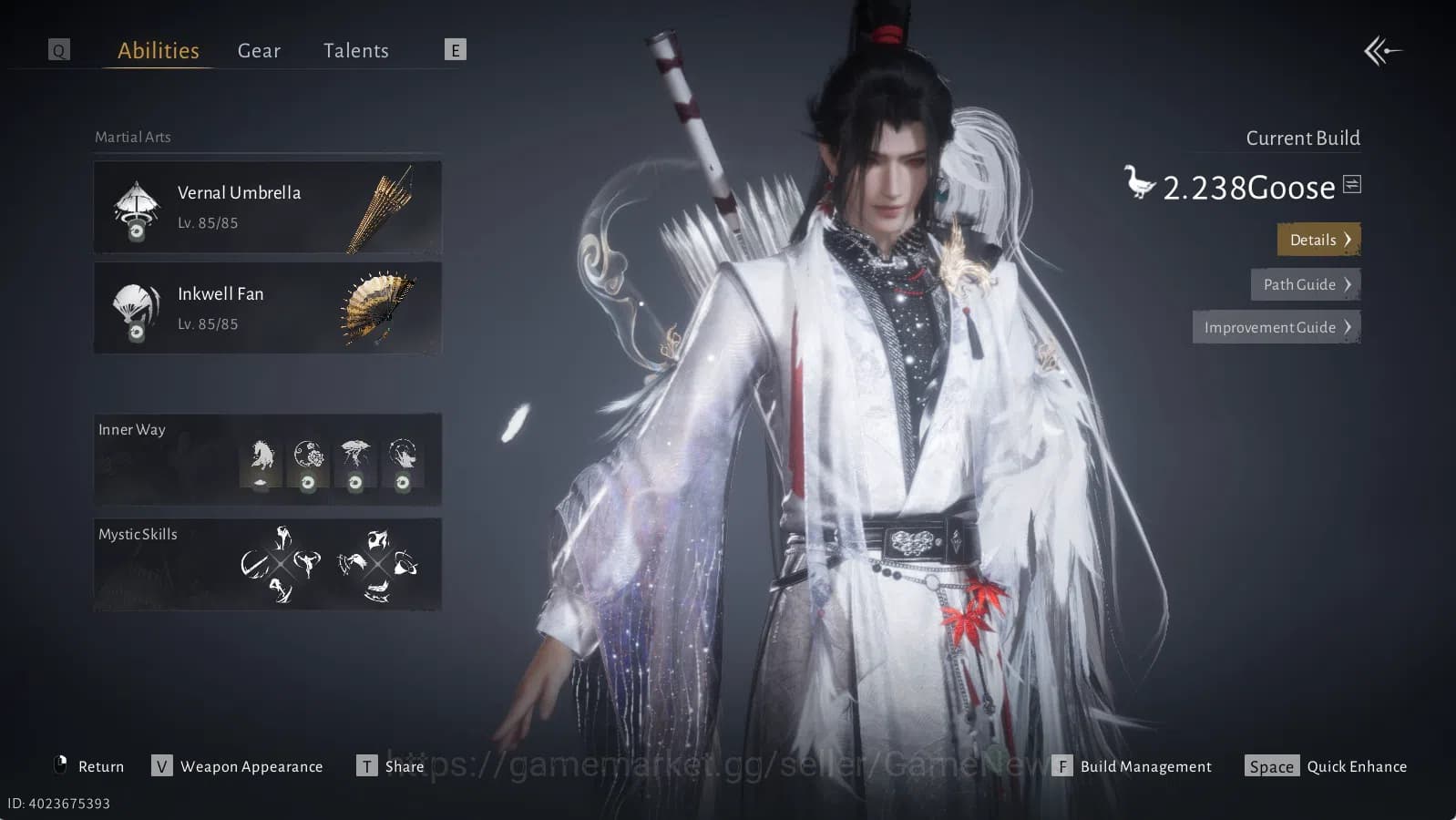Open Build Management
1456x820 pixels.
pyautogui.click(x=1144, y=766)
